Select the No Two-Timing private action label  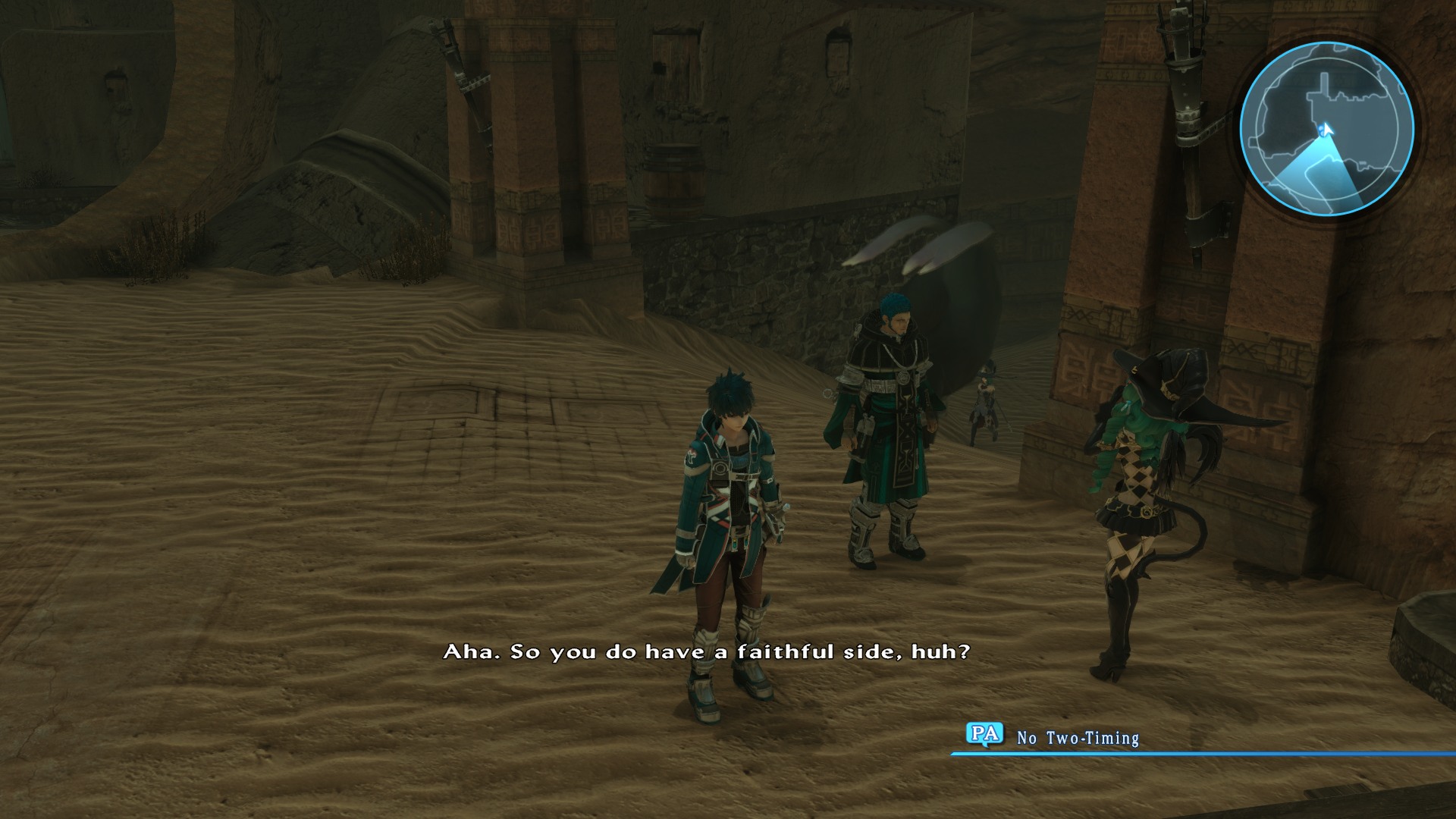(1078, 735)
